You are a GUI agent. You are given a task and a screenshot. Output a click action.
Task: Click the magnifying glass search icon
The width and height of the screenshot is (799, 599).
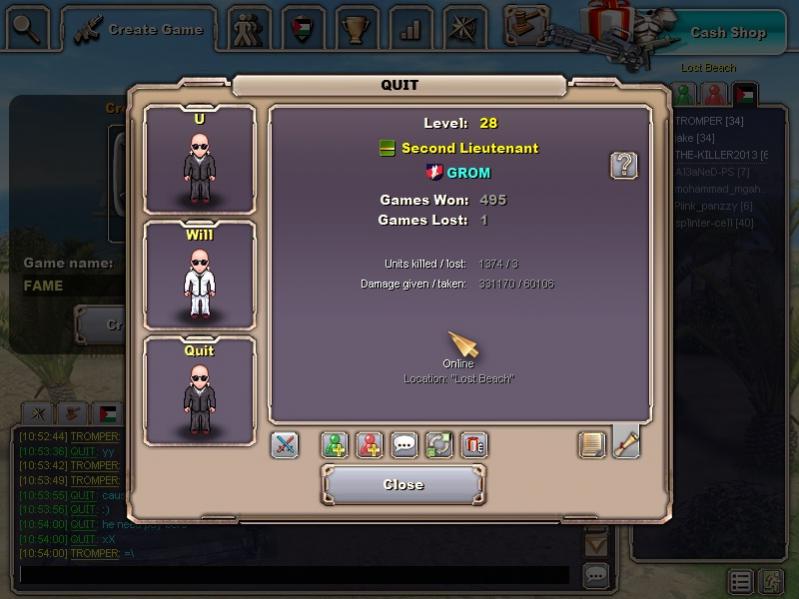[x=27, y=29]
